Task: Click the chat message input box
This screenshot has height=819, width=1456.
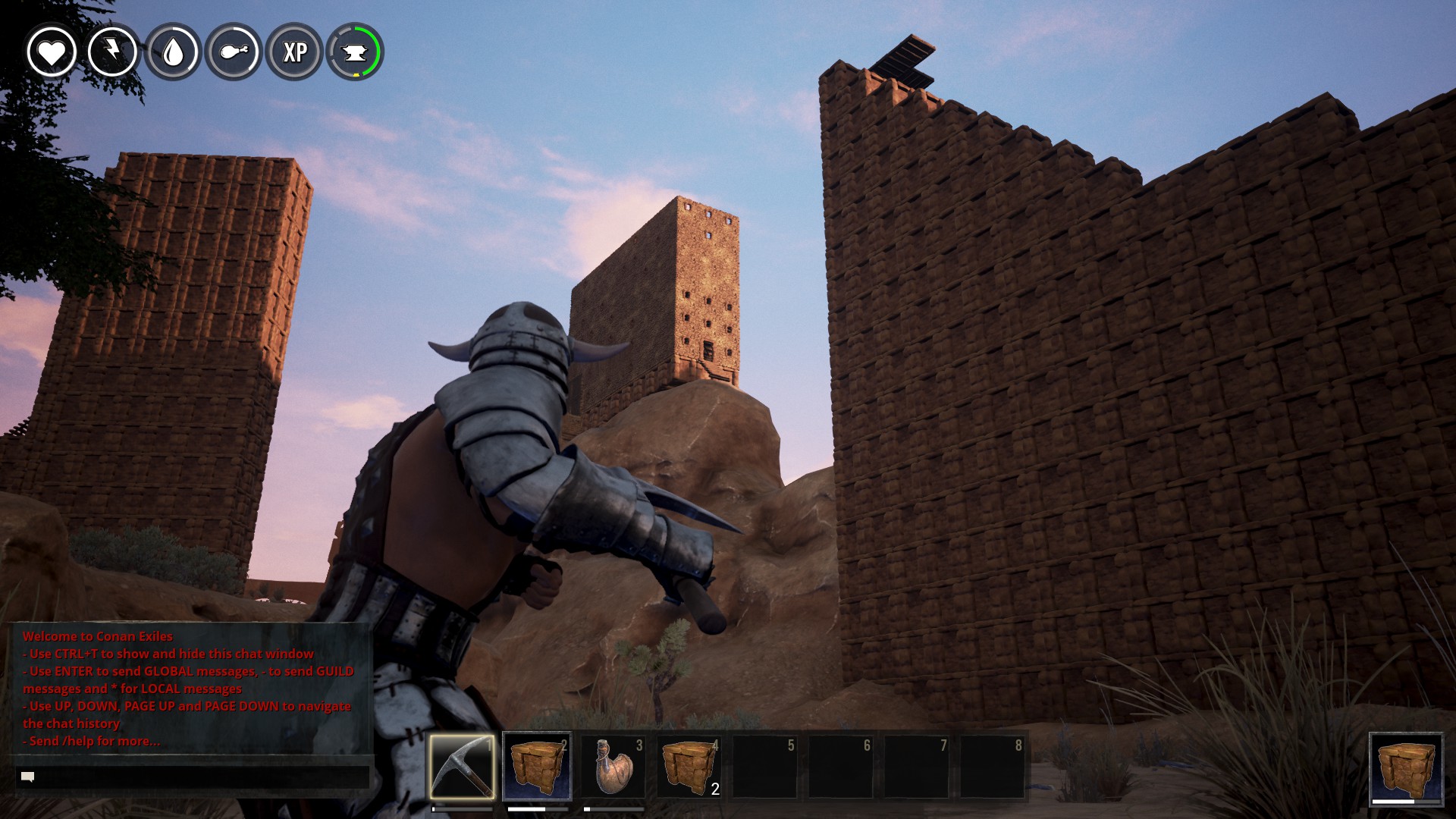Action: click(193, 777)
